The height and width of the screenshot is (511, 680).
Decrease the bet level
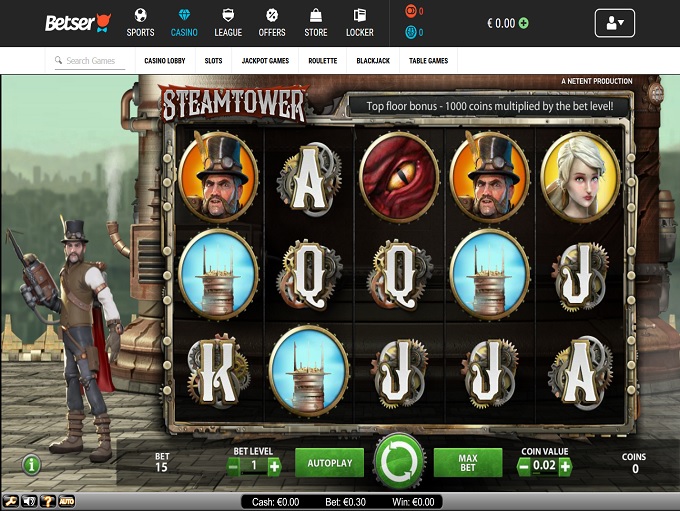pos(234,466)
